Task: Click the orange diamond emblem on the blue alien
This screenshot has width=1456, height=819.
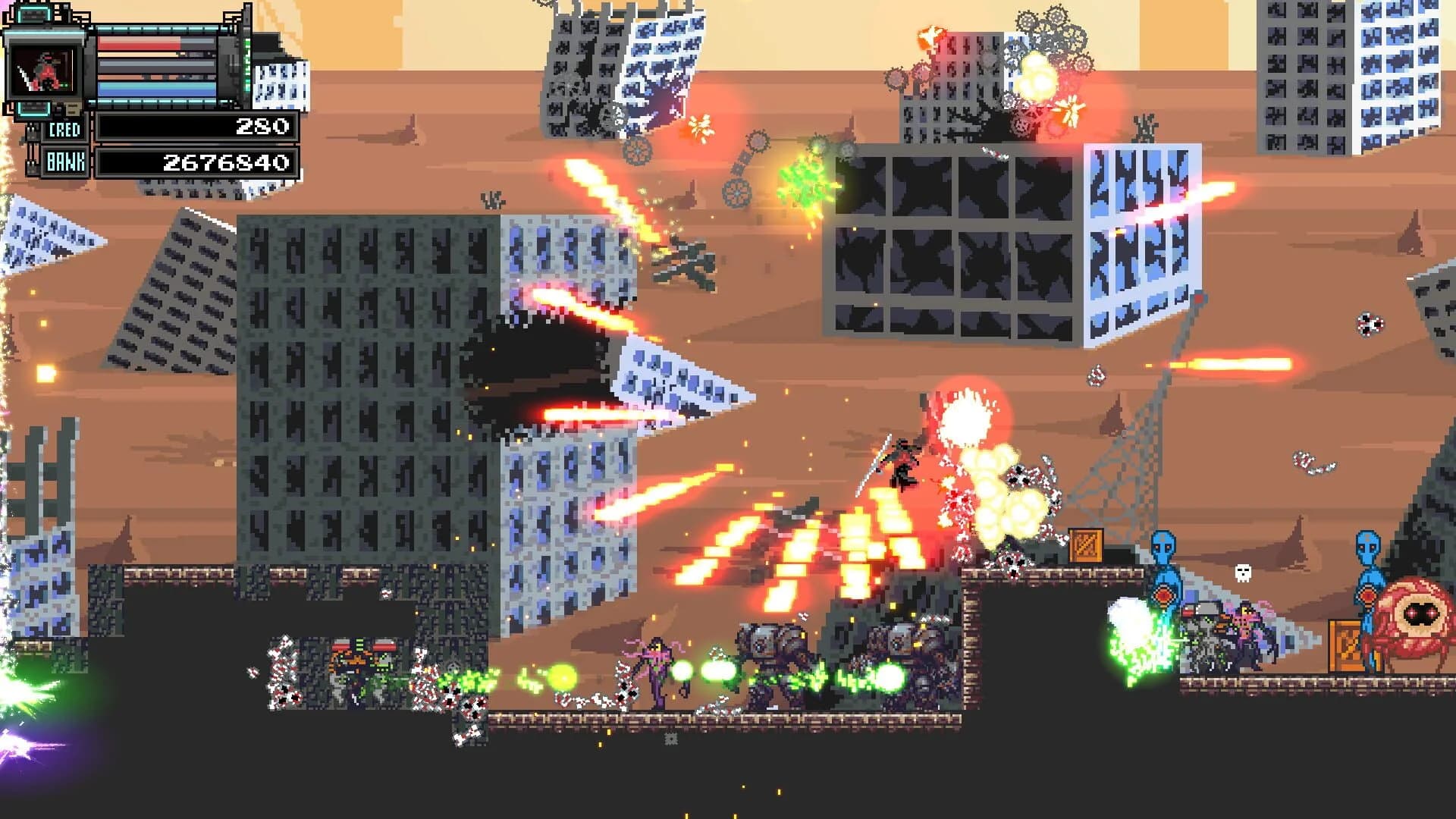Action: coord(1163,596)
